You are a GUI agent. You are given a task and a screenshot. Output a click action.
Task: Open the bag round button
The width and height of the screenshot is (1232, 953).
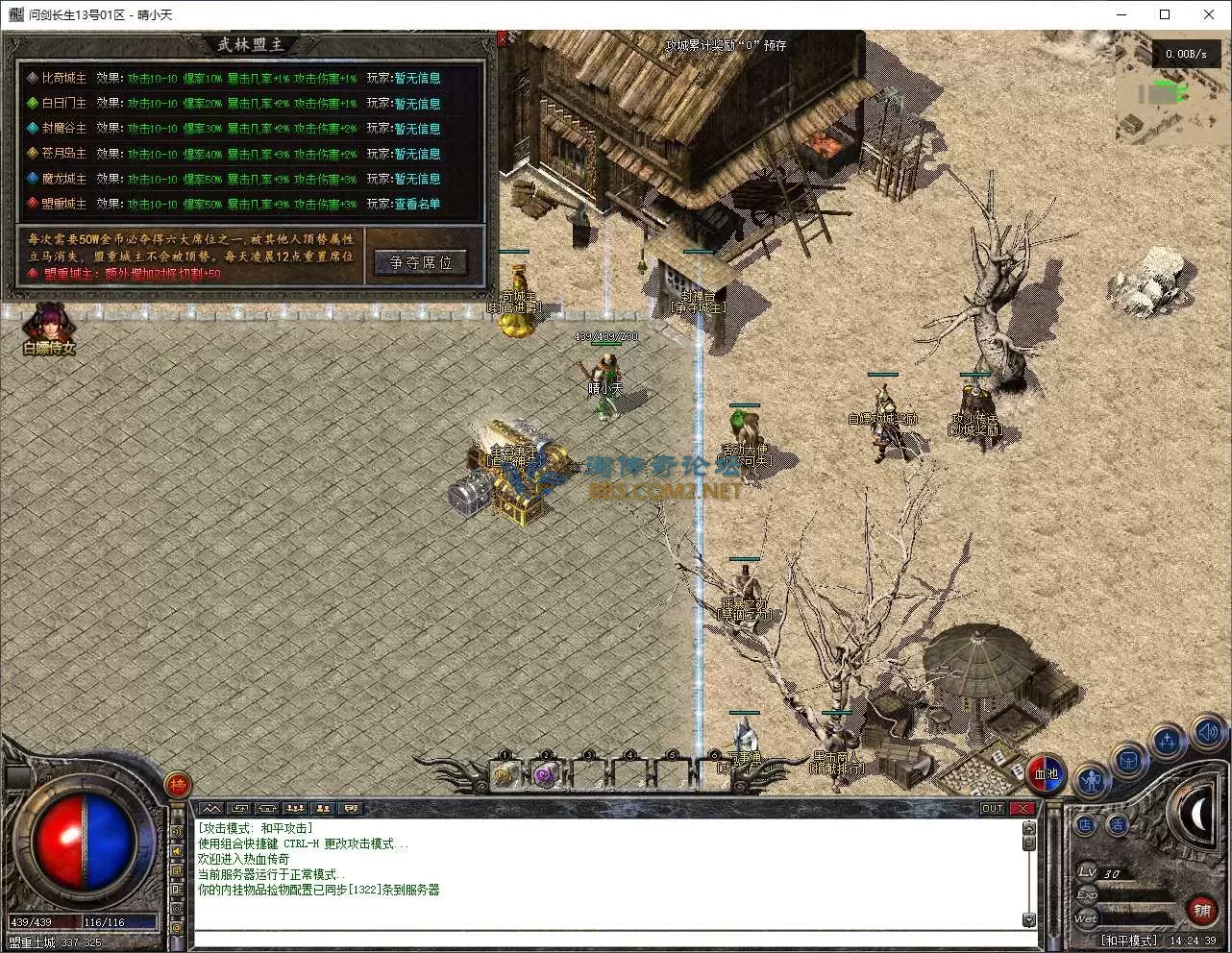pos(1129,761)
